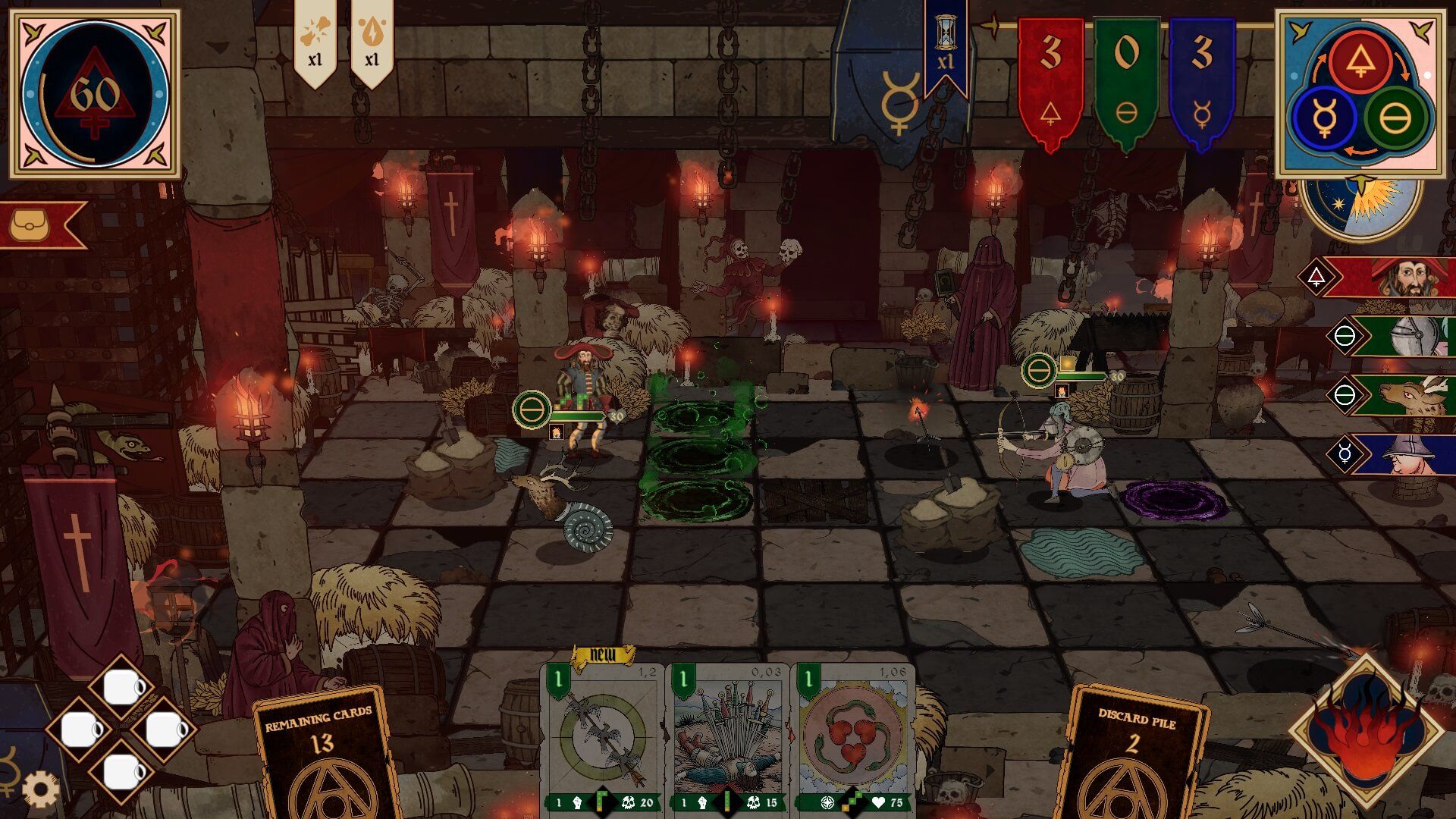The image size is (1456, 819).
Task: View the Discard Pile
Action: 1135,751
